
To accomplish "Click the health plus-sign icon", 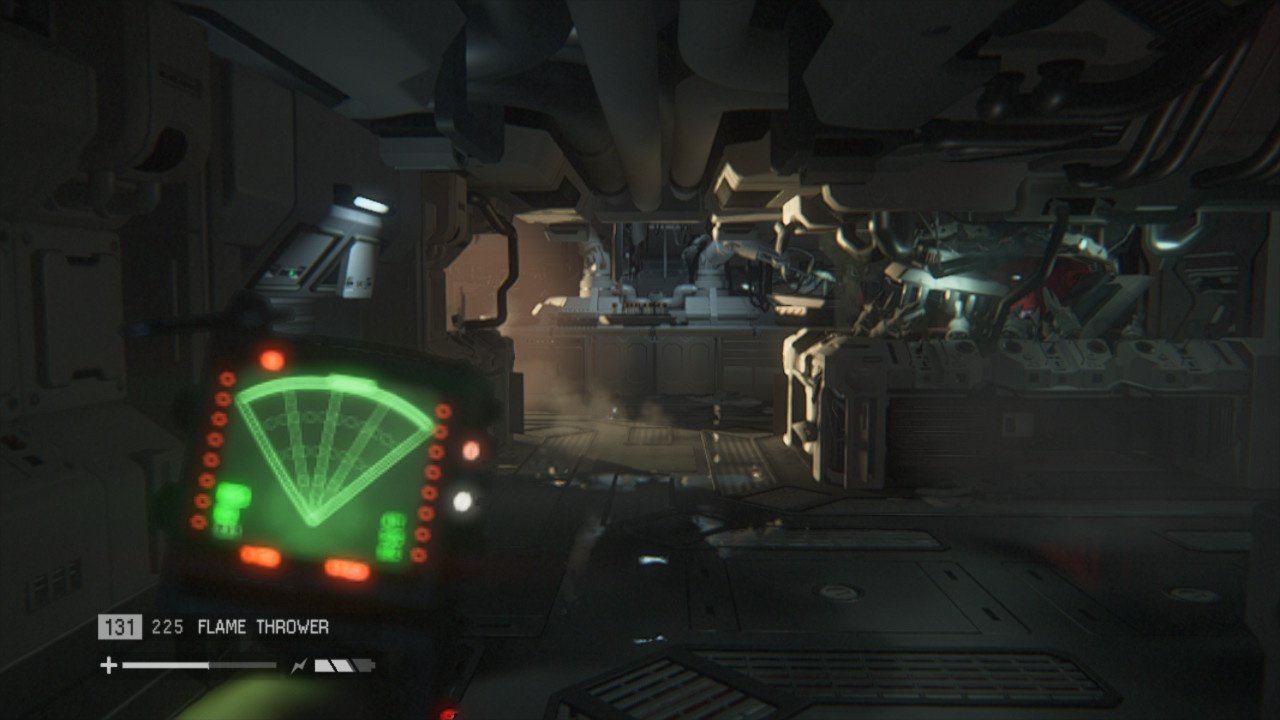I will coord(108,665).
